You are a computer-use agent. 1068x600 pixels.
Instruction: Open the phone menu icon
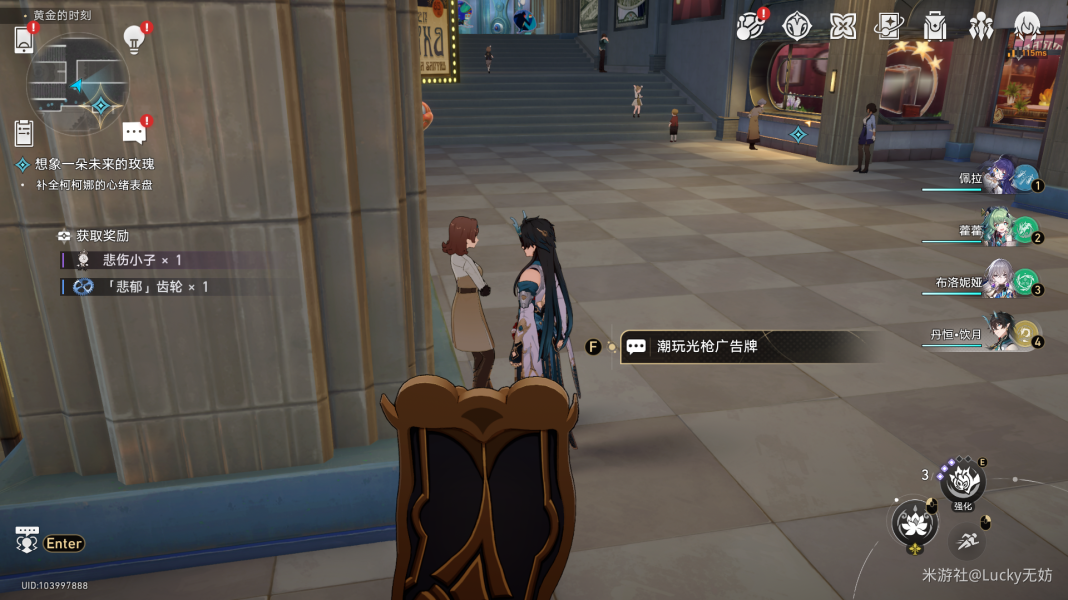click(24, 40)
